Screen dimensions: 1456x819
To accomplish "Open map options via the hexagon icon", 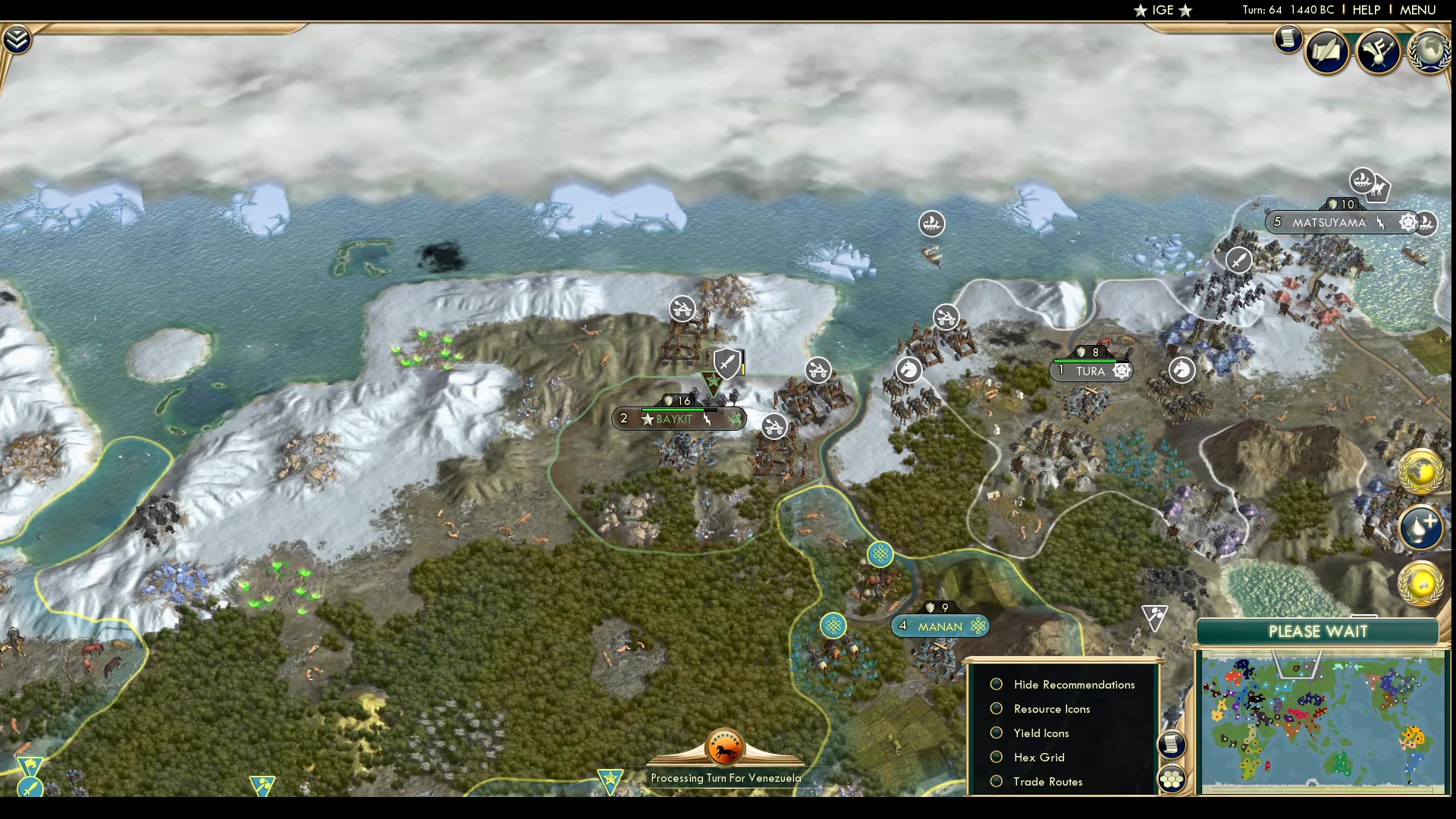I will click(x=1172, y=777).
